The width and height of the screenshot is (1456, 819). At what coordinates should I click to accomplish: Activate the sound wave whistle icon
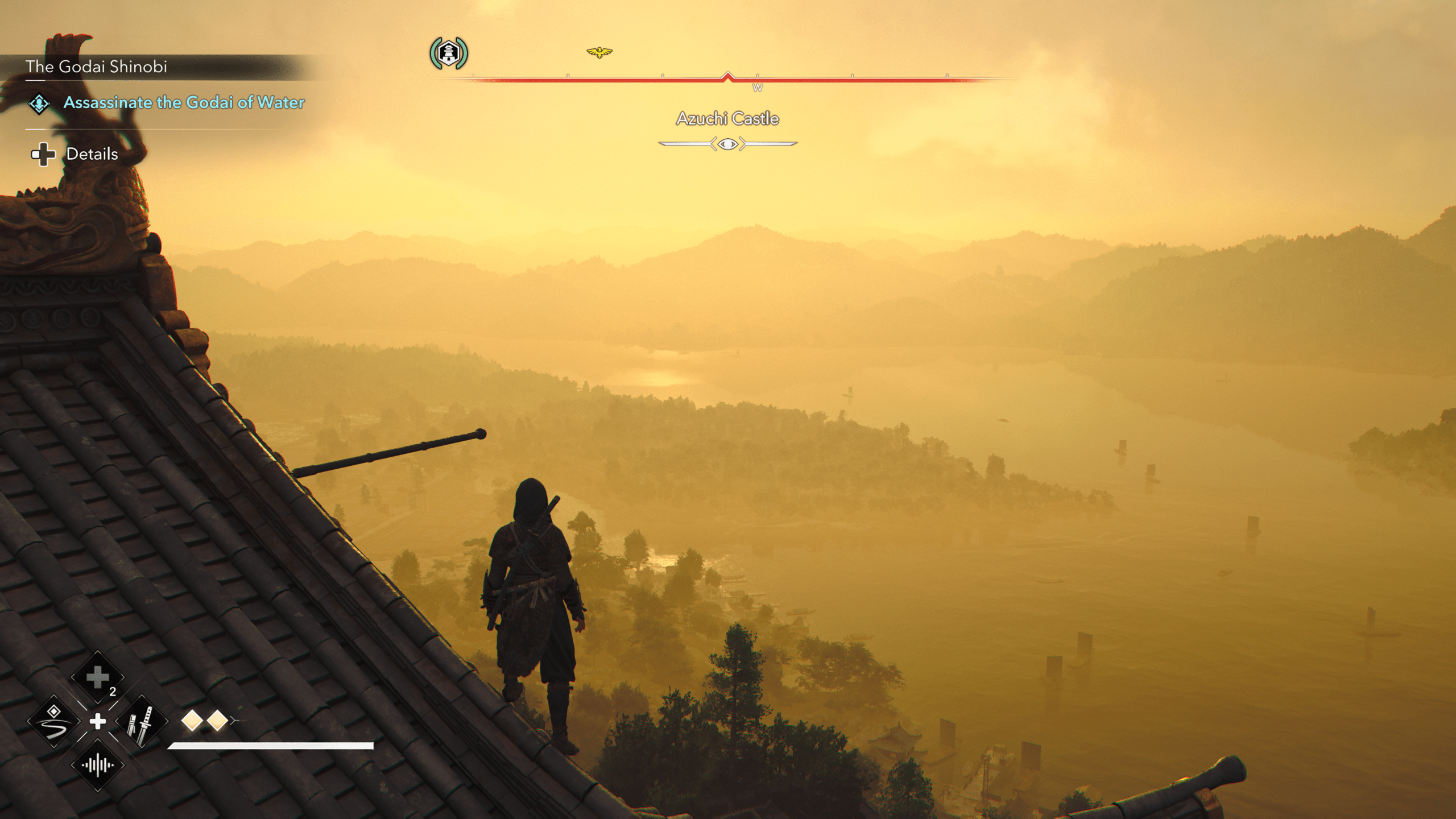(98, 766)
